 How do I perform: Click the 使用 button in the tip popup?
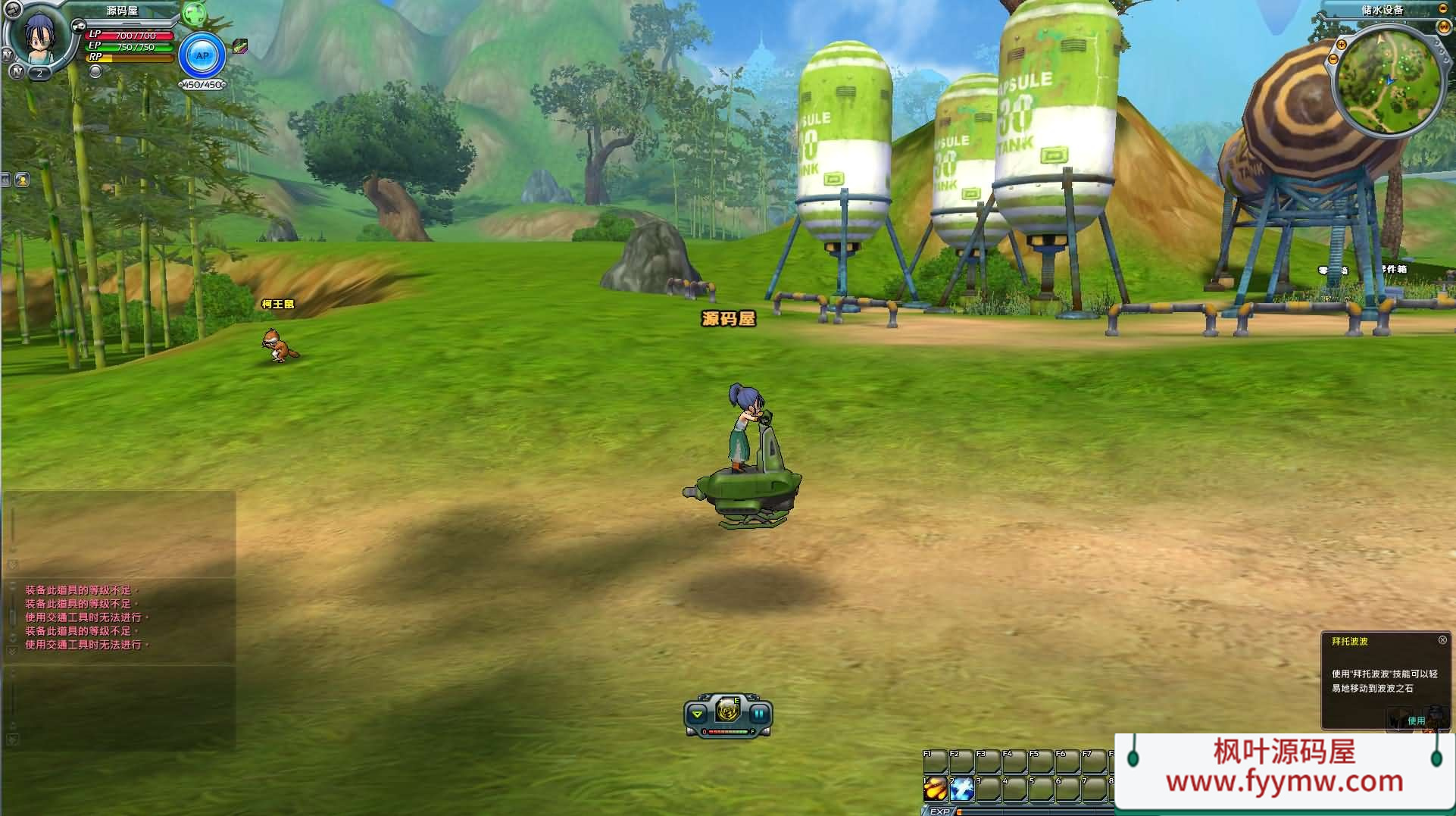[x=1416, y=721]
